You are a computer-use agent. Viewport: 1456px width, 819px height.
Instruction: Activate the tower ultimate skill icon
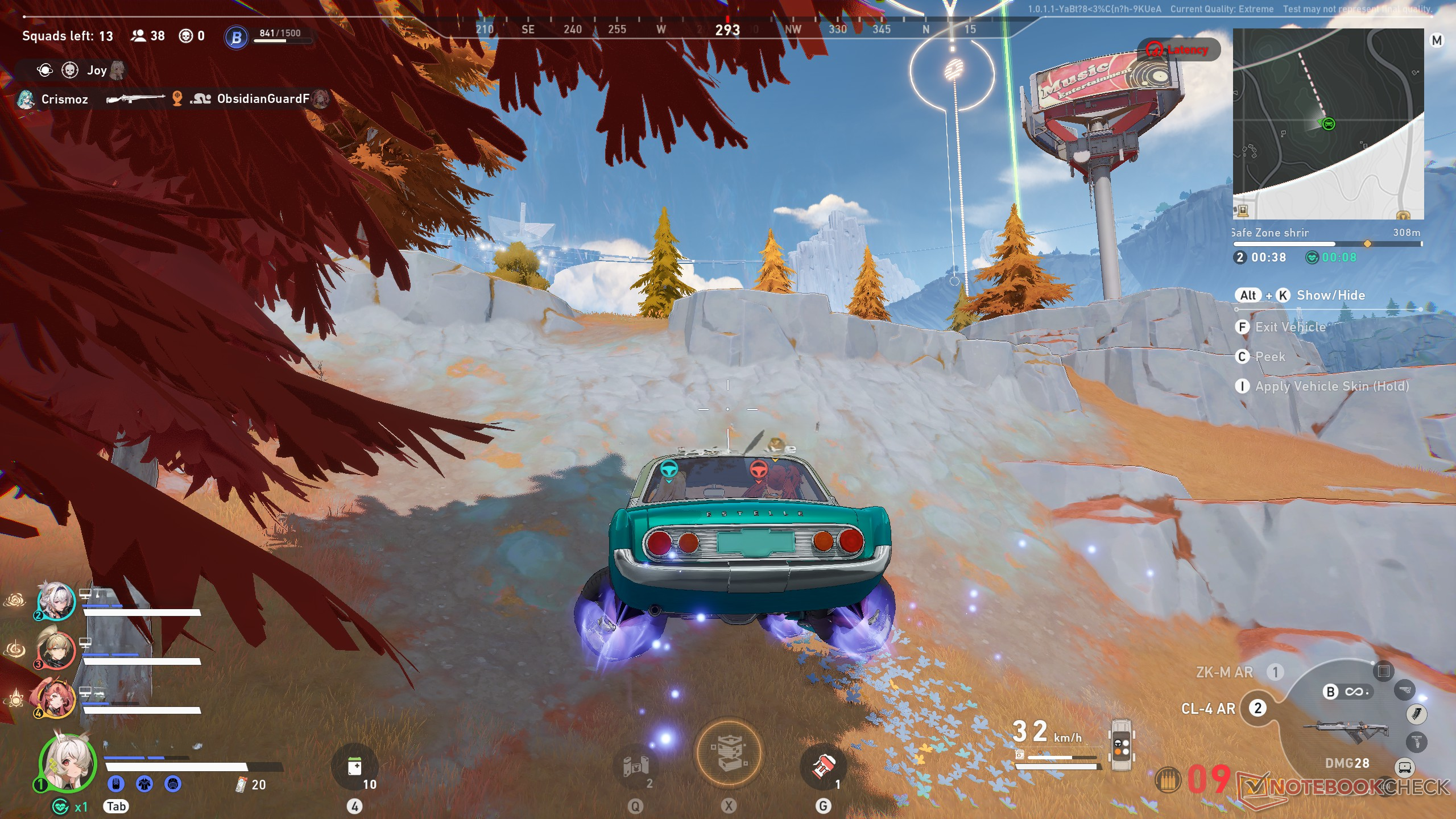click(729, 755)
